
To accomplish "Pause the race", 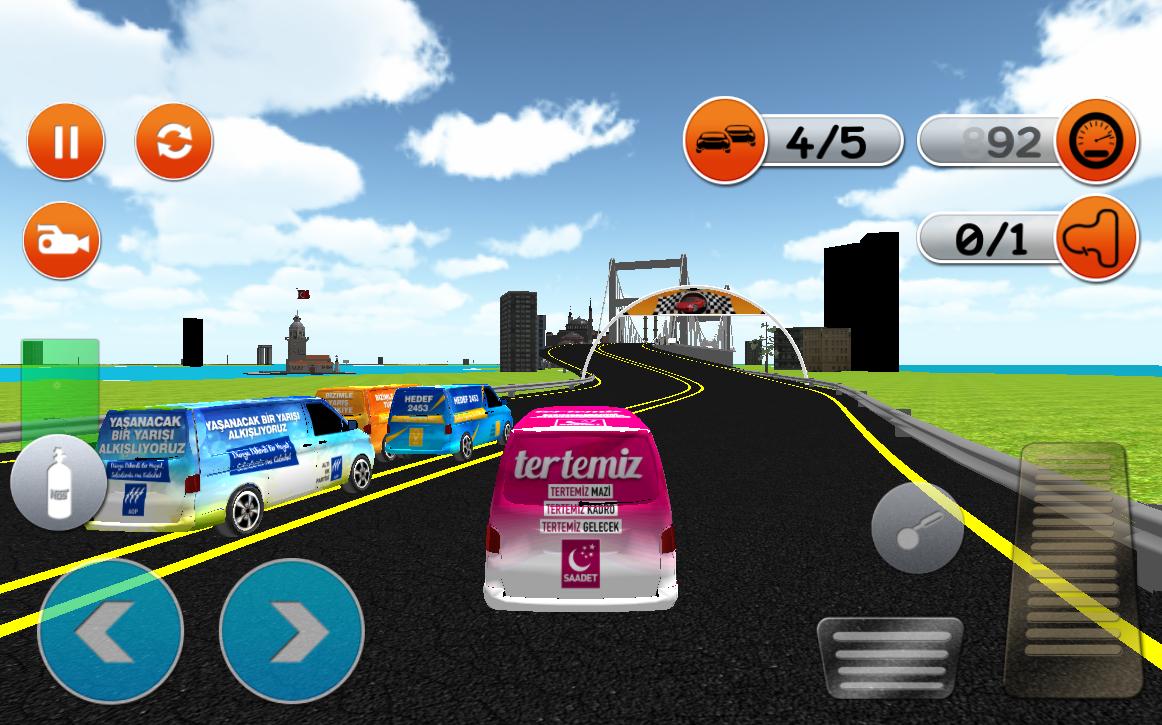I will 65,141.
